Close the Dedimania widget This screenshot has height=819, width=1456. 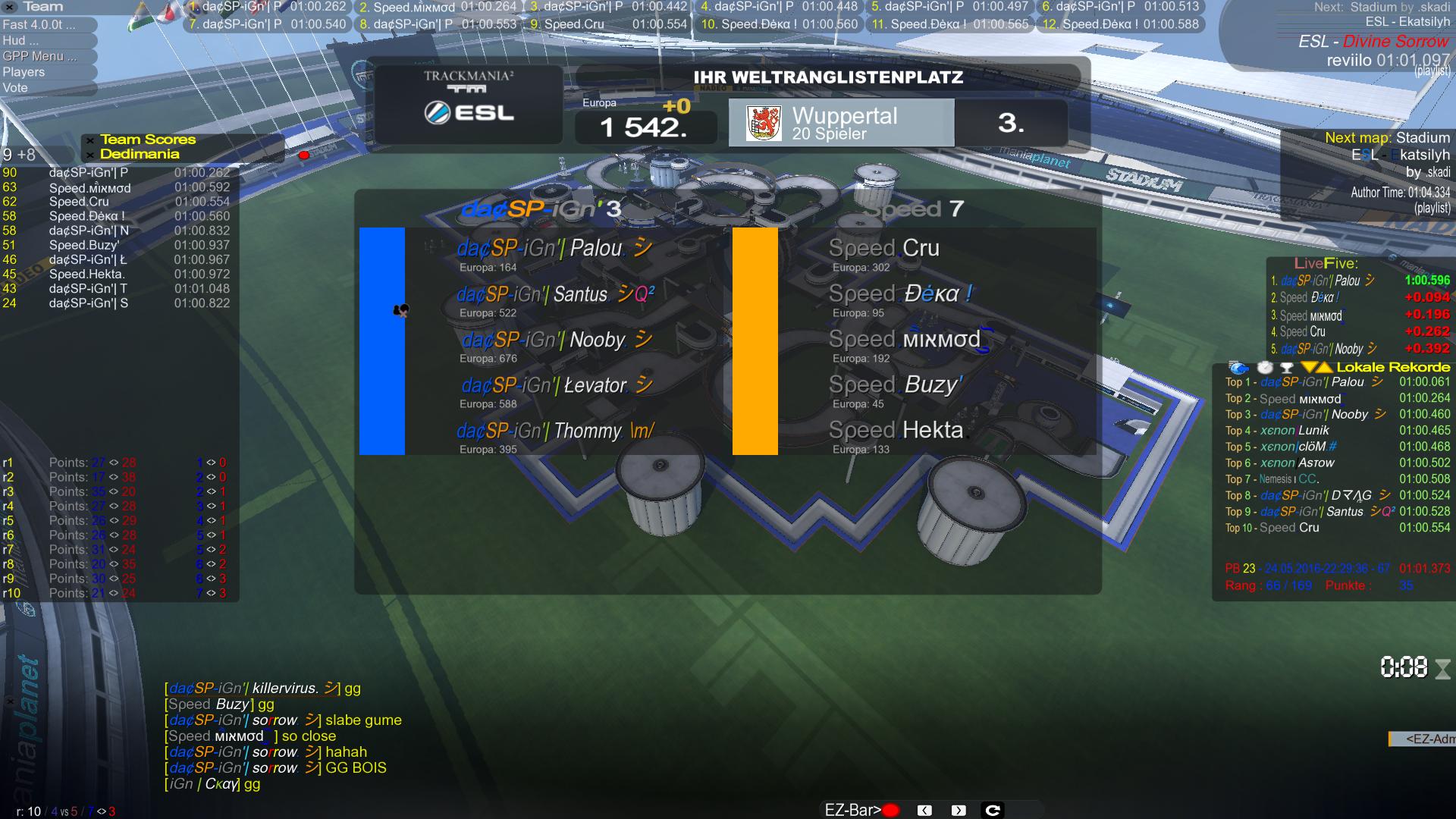point(90,155)
